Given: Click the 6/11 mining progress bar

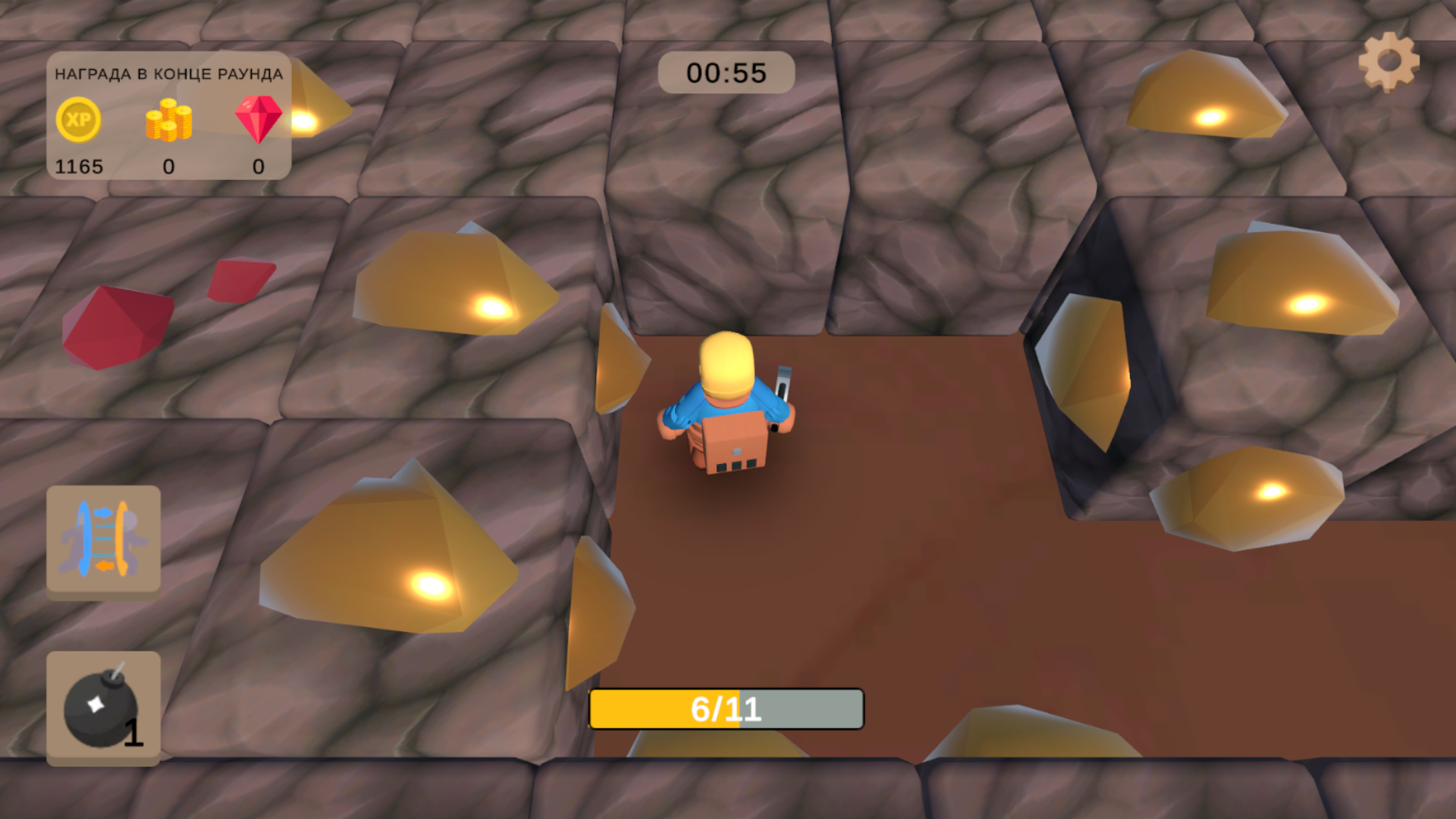Looking at the screenshot, I should pyautogui.click(x=726, y=708).
